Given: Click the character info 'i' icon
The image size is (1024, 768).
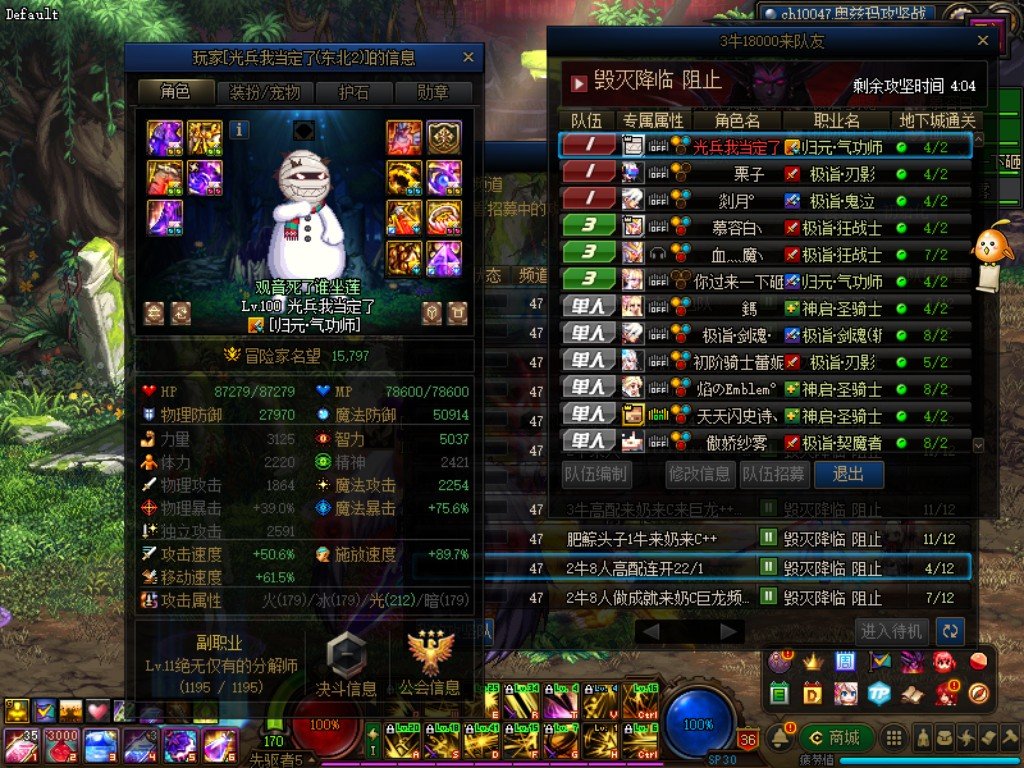Looking at the screenshot, I should click(240, 129).
